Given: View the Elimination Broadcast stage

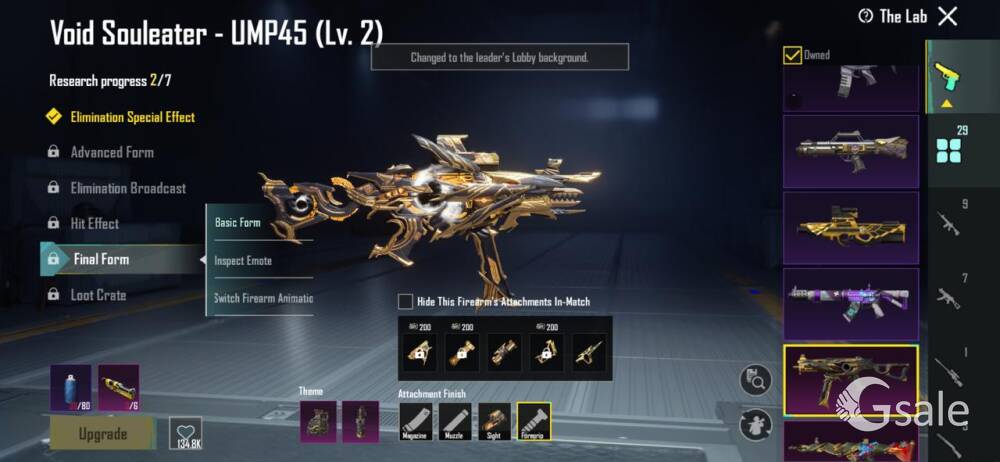Looking at the screenshot, I should [127, 188].
